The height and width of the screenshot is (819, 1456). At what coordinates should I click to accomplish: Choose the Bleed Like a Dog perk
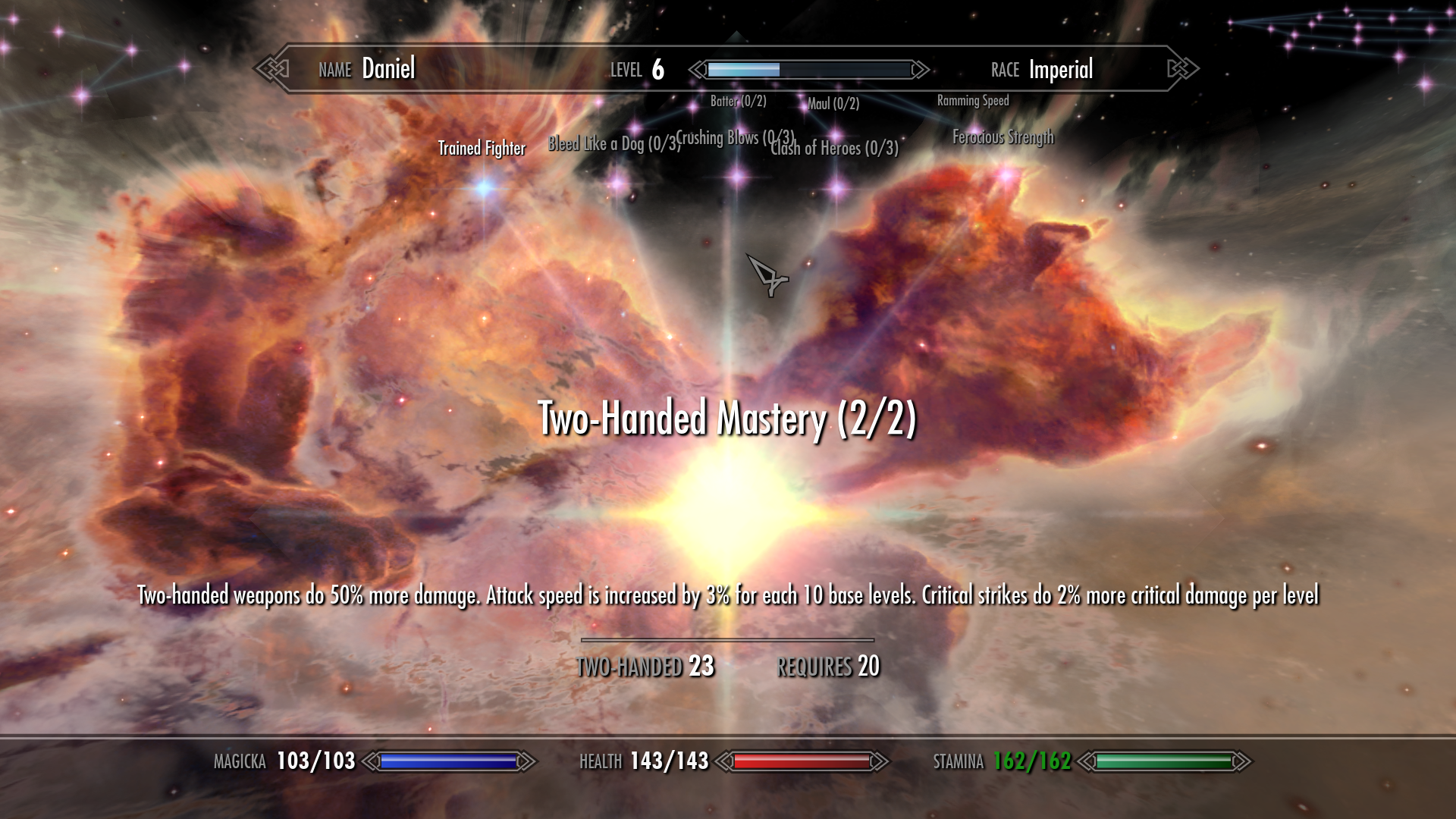618,182
